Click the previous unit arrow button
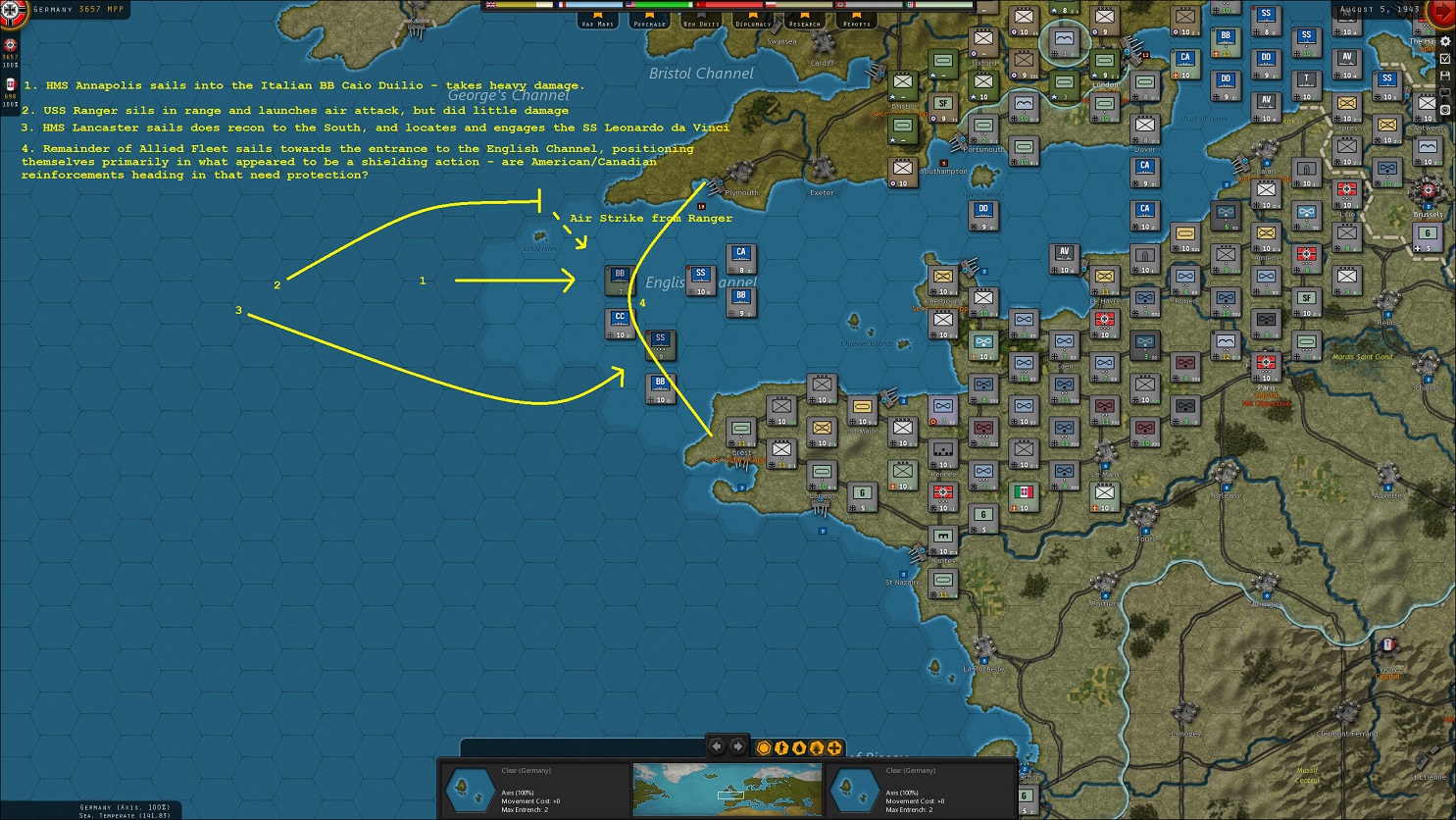Screen dimensions: 1456x820 717,746
